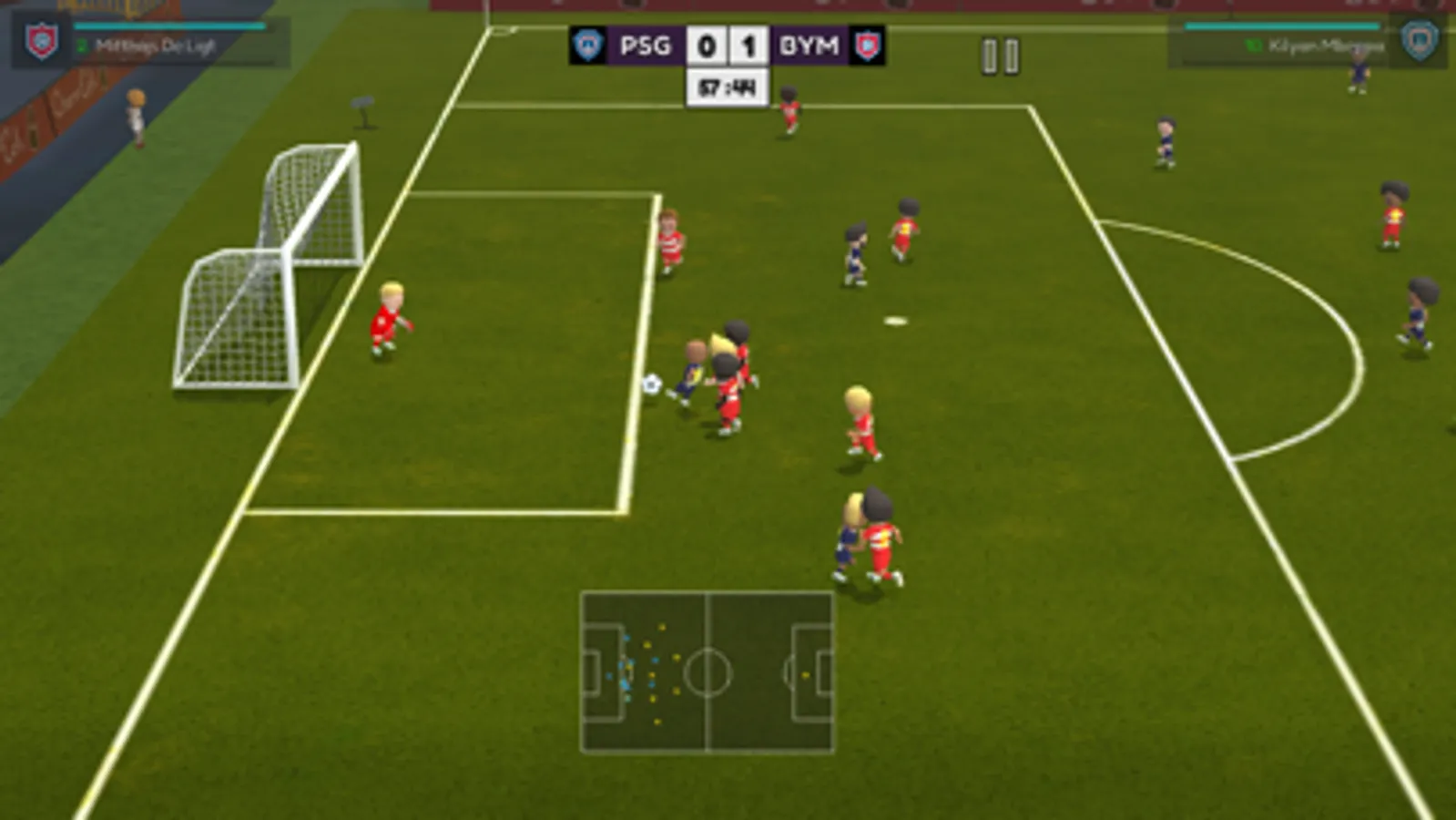
Task: Click the cyan stamina bar above Mifbbys De Lgt
Action: [x=168, y=26]
